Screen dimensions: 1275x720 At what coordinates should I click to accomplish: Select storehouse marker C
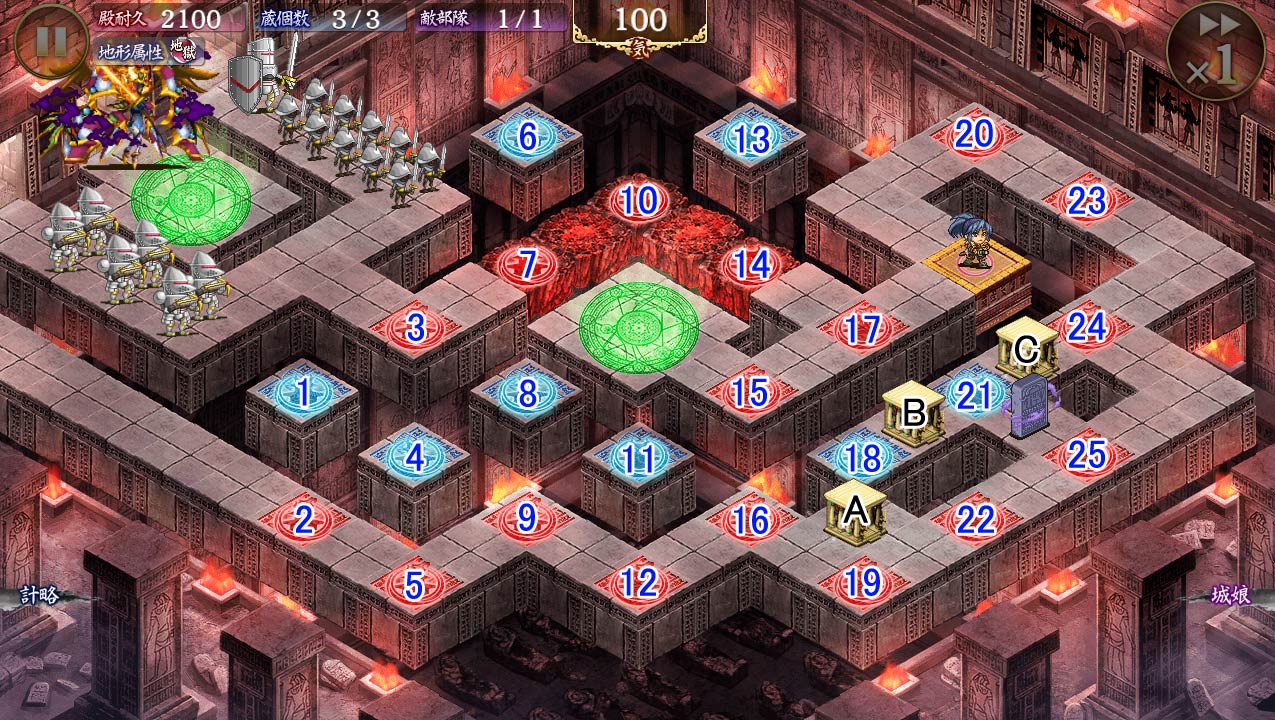[x=1026, y=350]
